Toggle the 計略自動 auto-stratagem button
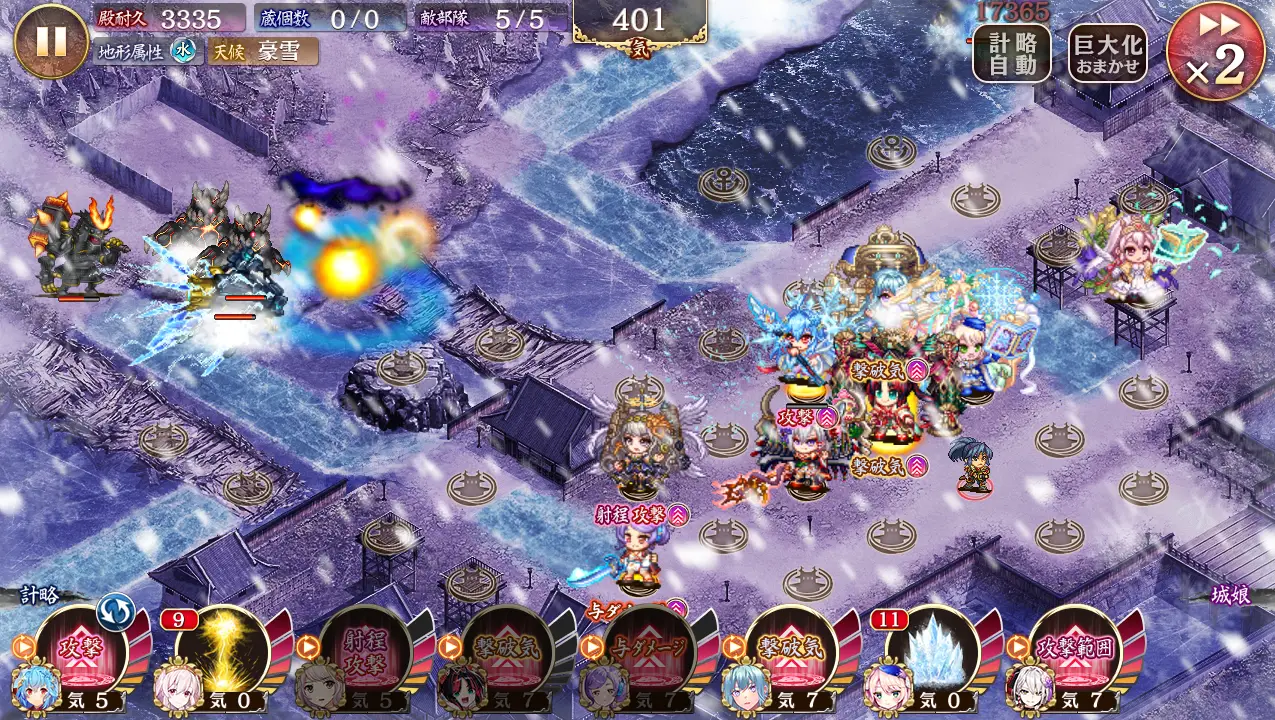1275x720 pixels. (x=1011, y=53)
